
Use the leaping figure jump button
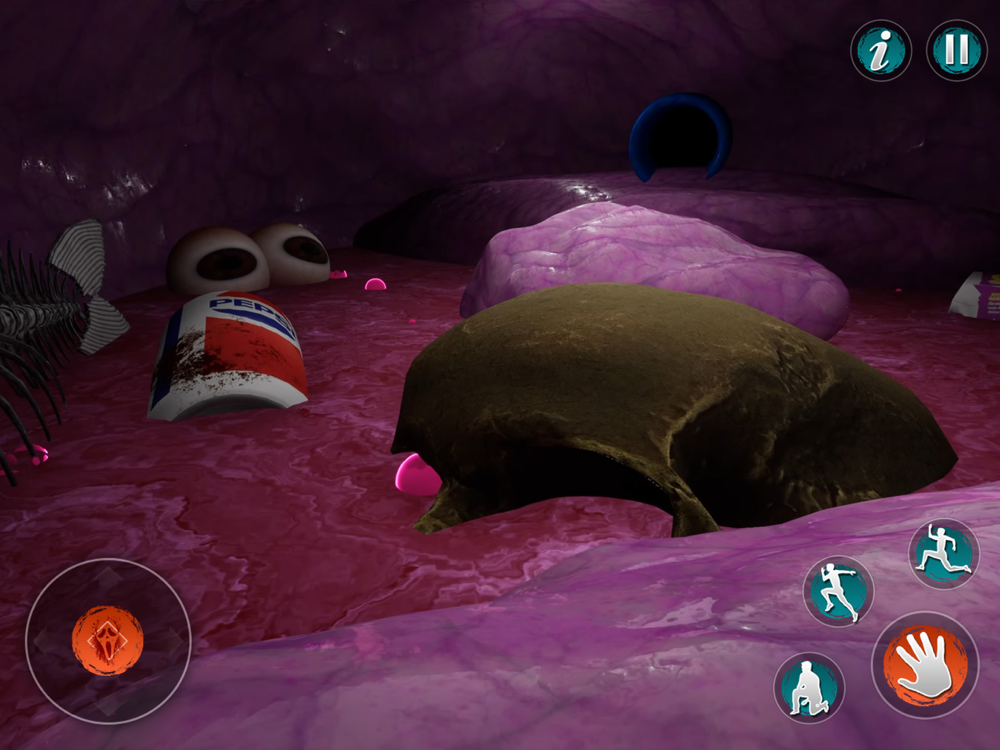coord(944,553)
